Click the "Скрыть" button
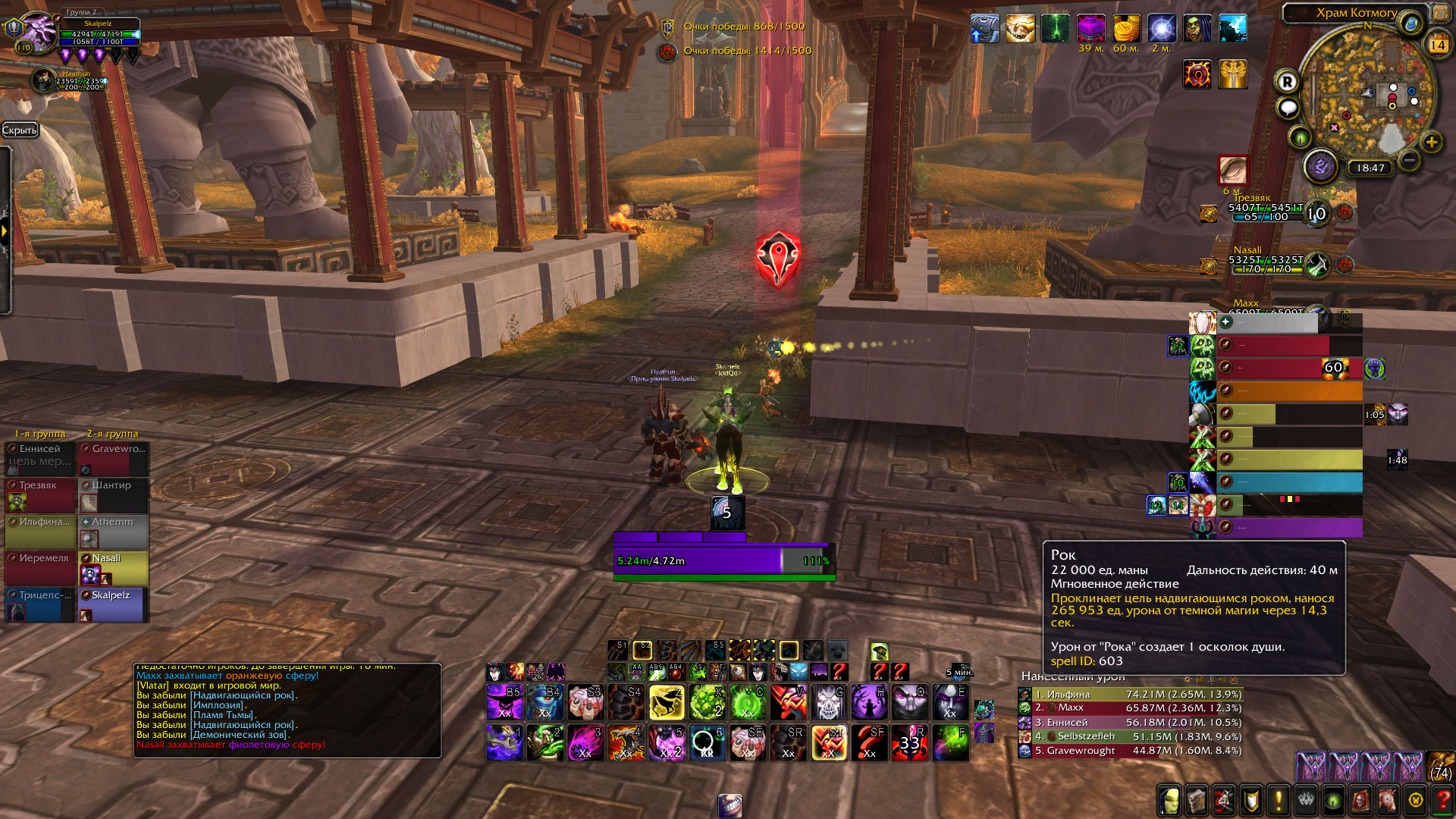 click(x=20, y=130)
